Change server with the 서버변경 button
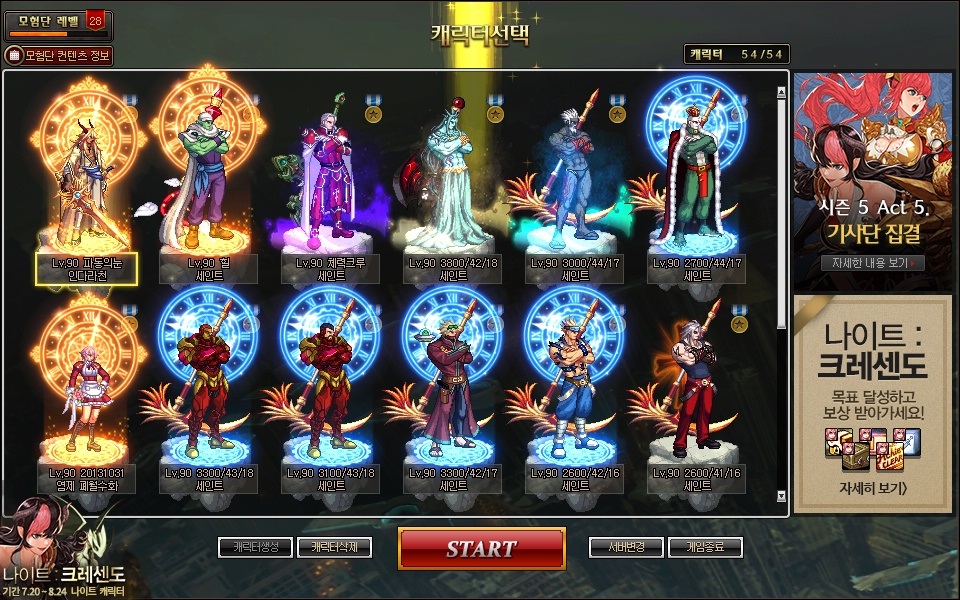The width and height of the screenshot is (960, 600). (627, 547)
